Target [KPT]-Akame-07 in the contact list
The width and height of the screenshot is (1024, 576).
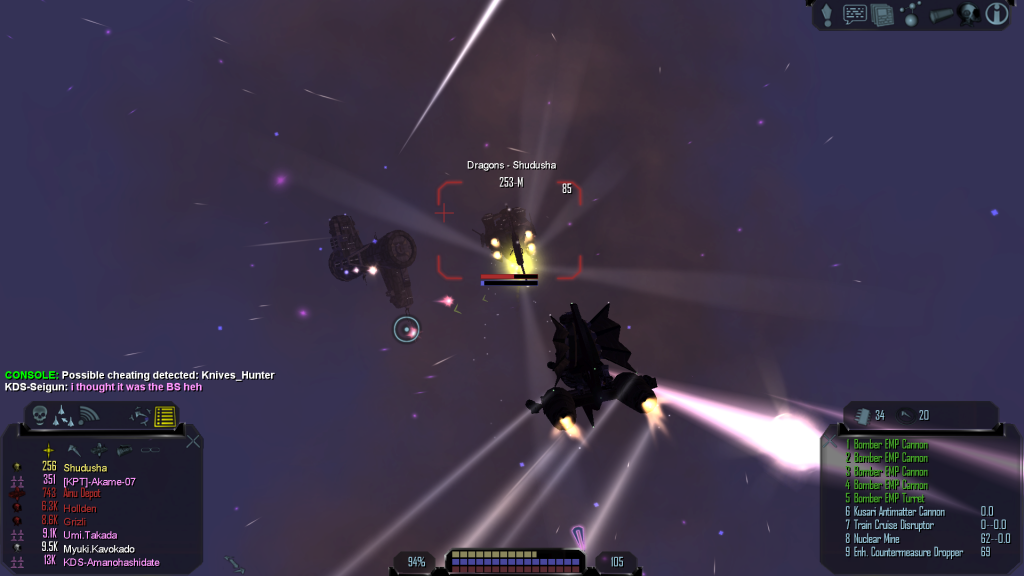point(98,481)
